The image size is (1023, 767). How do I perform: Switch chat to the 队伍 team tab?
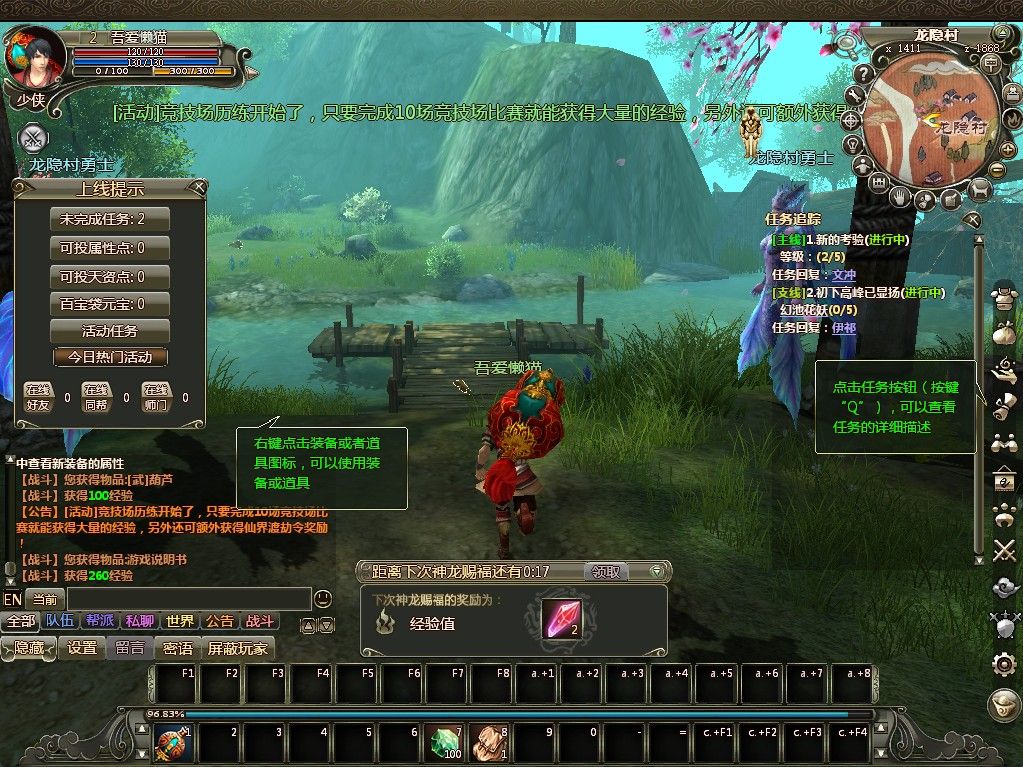tap(60, 621)
